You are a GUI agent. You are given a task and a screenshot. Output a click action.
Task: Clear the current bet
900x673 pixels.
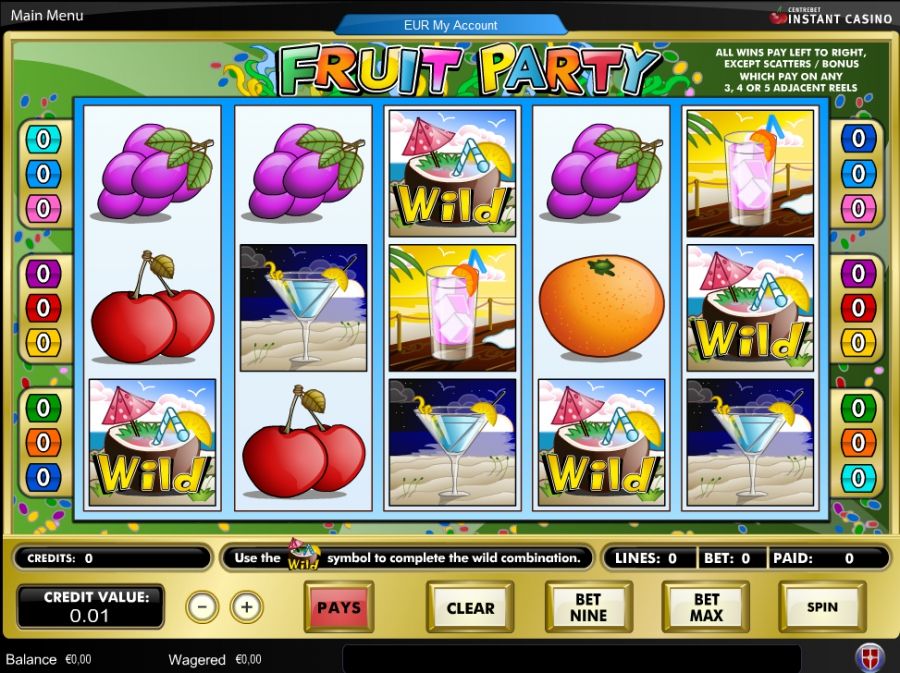click(470, 607)
